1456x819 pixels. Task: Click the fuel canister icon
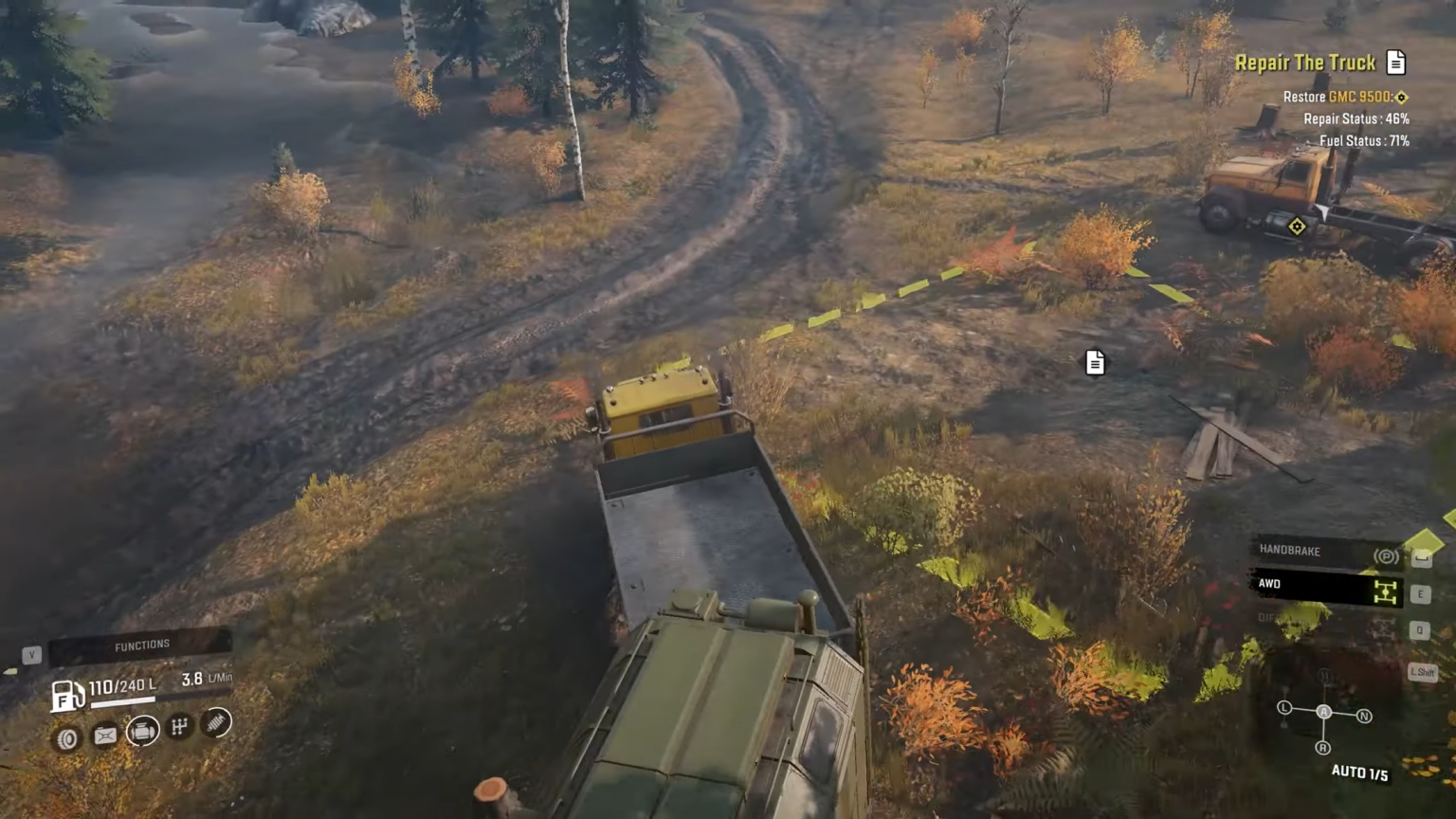(105, 736)
